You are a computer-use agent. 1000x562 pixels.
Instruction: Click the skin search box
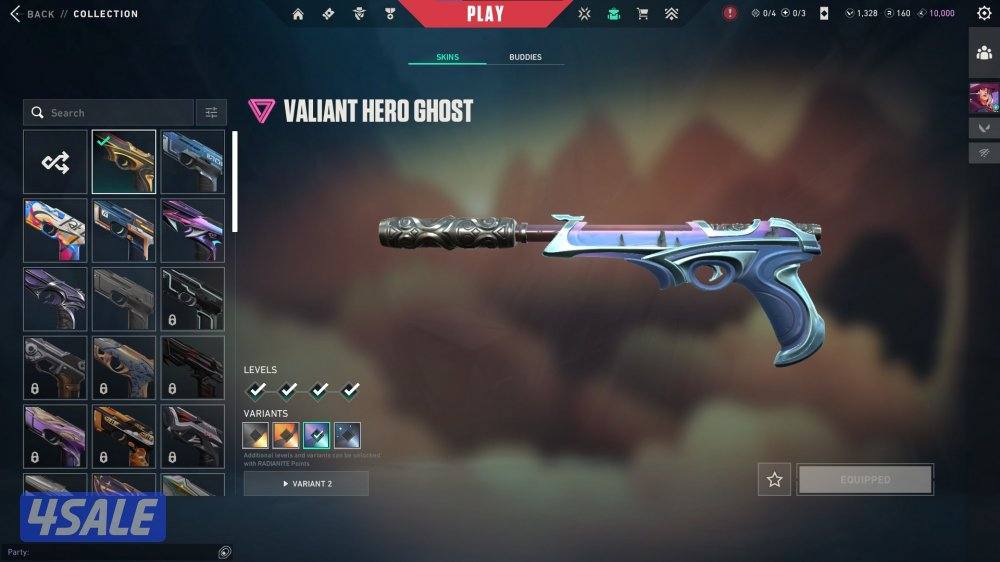click(110, 113)
